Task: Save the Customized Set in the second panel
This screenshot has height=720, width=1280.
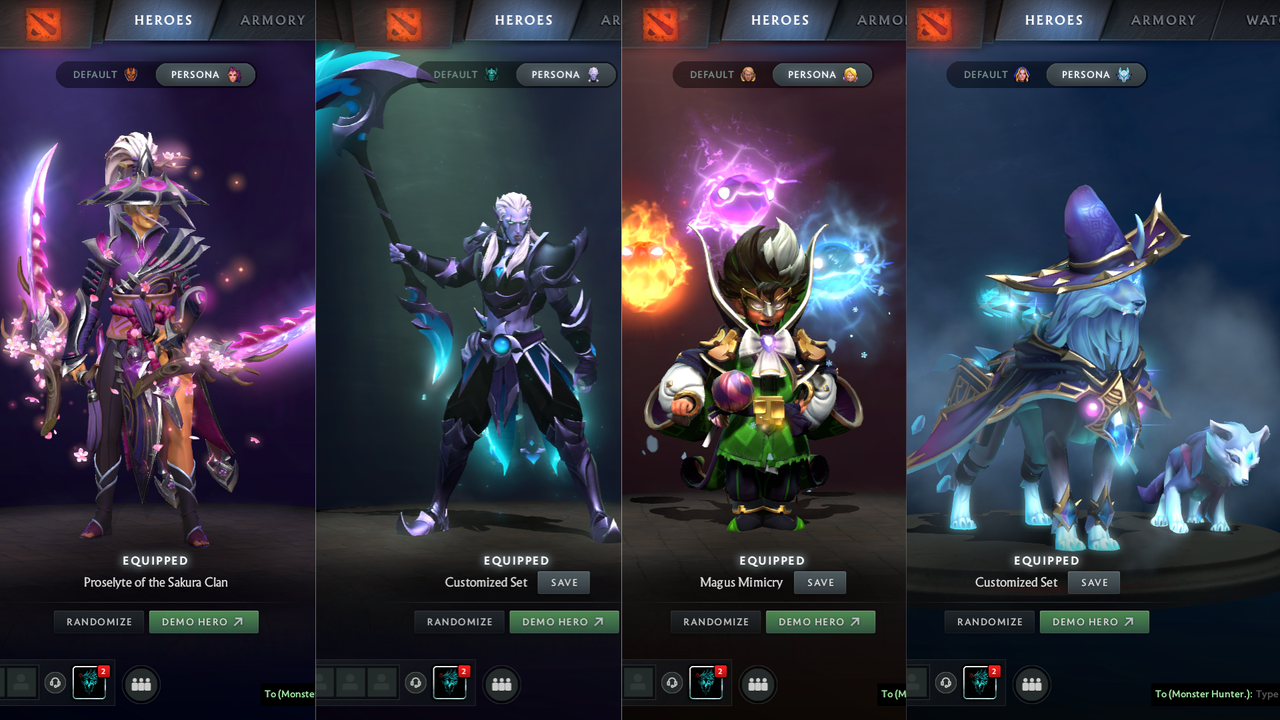Action: coord(563,582)
